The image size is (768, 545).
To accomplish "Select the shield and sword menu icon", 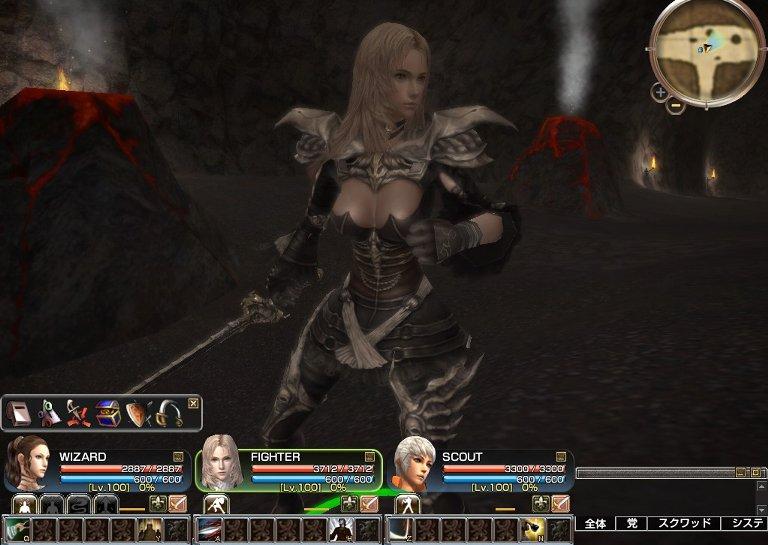I will [137, 412].
